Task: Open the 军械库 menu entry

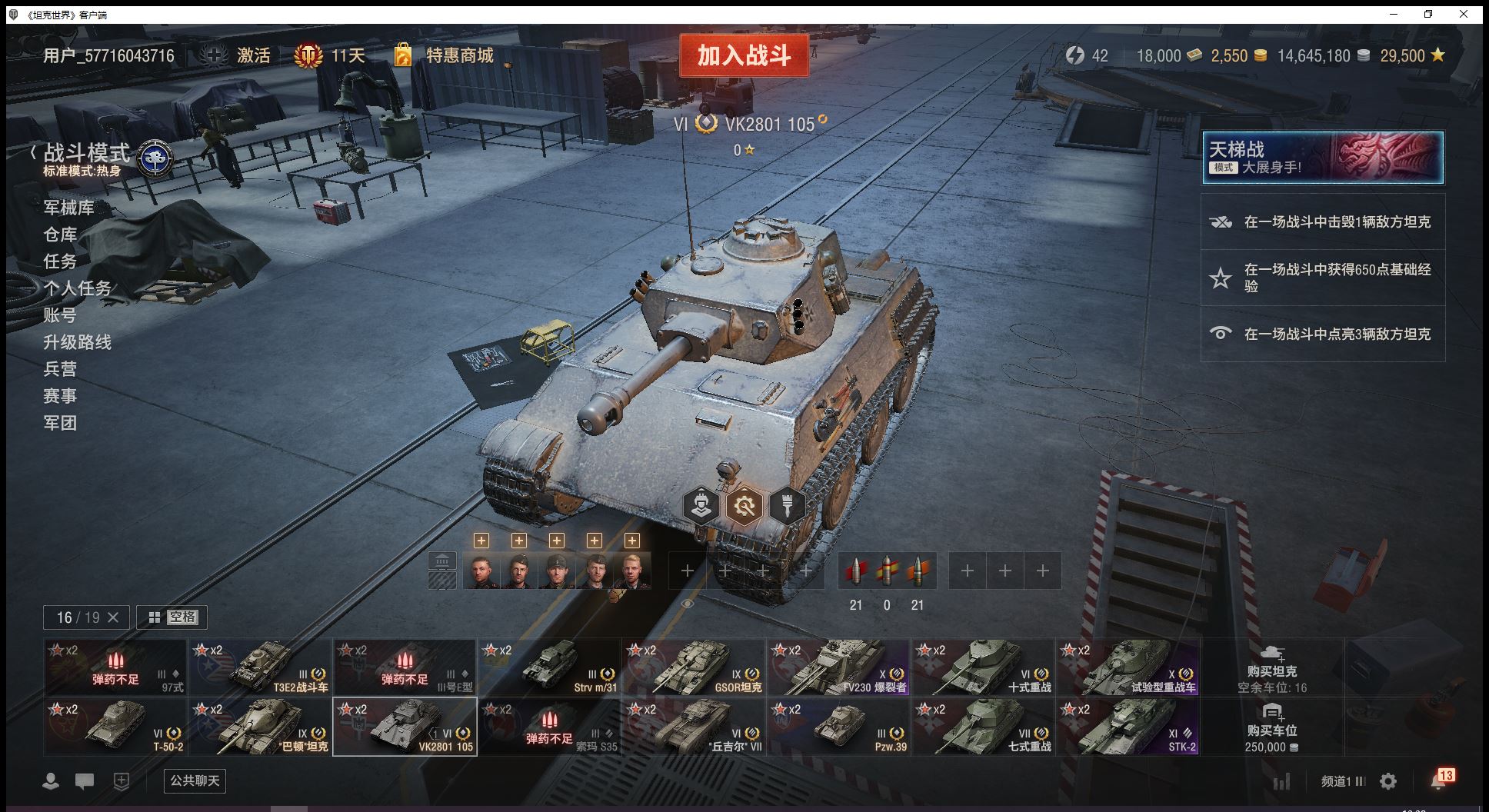Action: pyautogui.click(x=68, y=208)
